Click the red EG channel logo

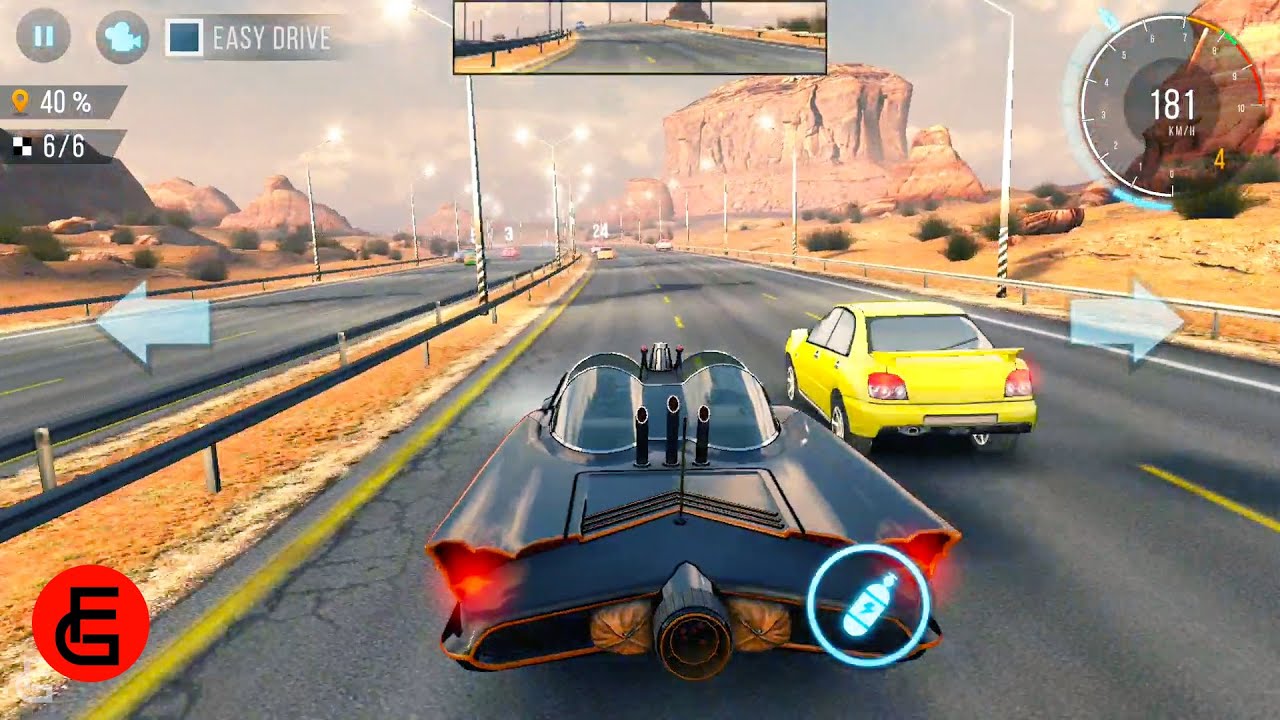(91, 622)
